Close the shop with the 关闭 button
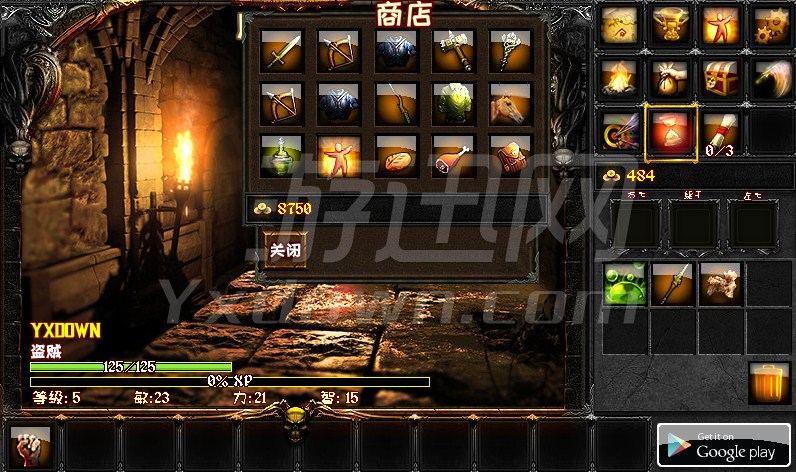 [284, 250]
